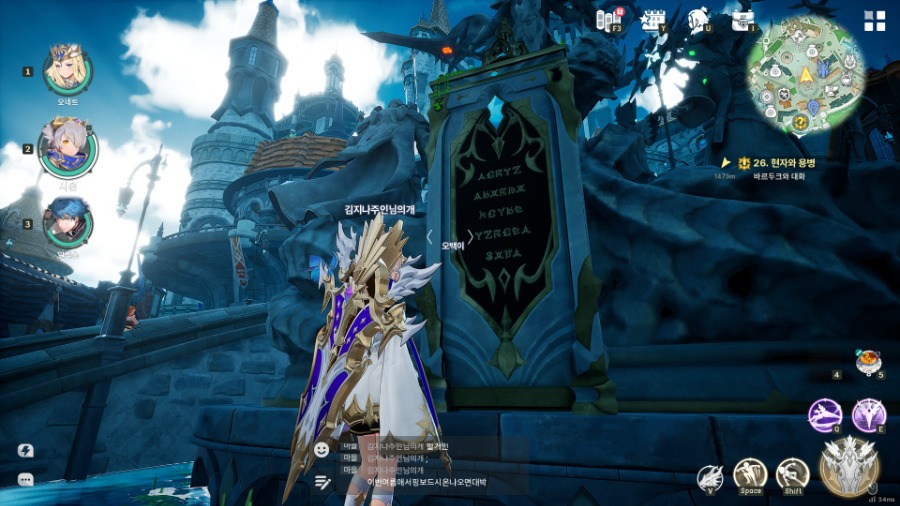The width and height of the screenshot is (900, 506).
Task: Activate the purple winged blade skill
Action: tap(869, 415)
